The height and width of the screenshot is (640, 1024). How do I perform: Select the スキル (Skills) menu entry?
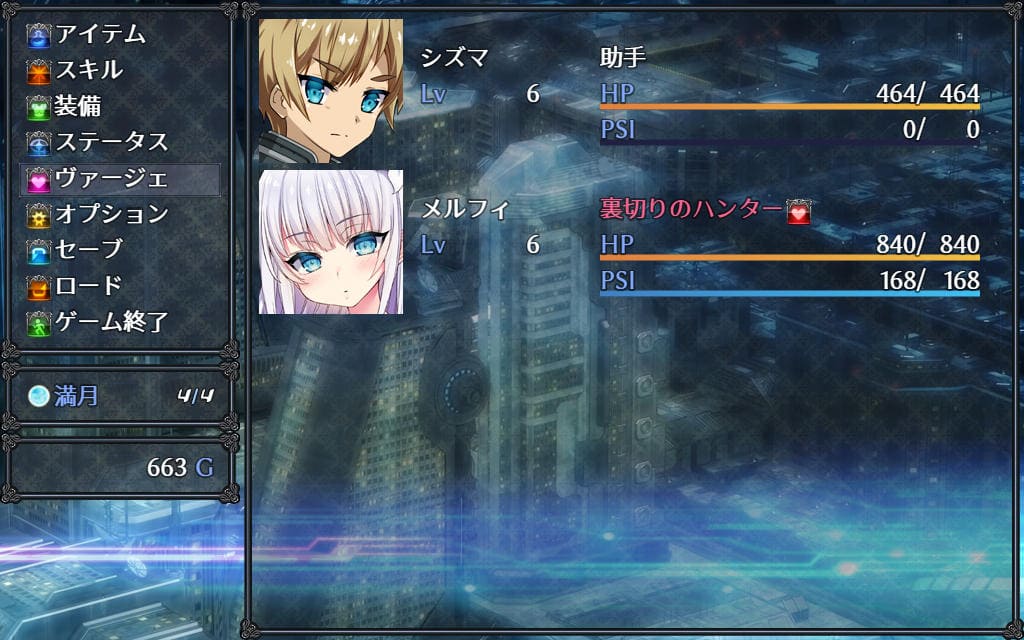click(90, 70)
